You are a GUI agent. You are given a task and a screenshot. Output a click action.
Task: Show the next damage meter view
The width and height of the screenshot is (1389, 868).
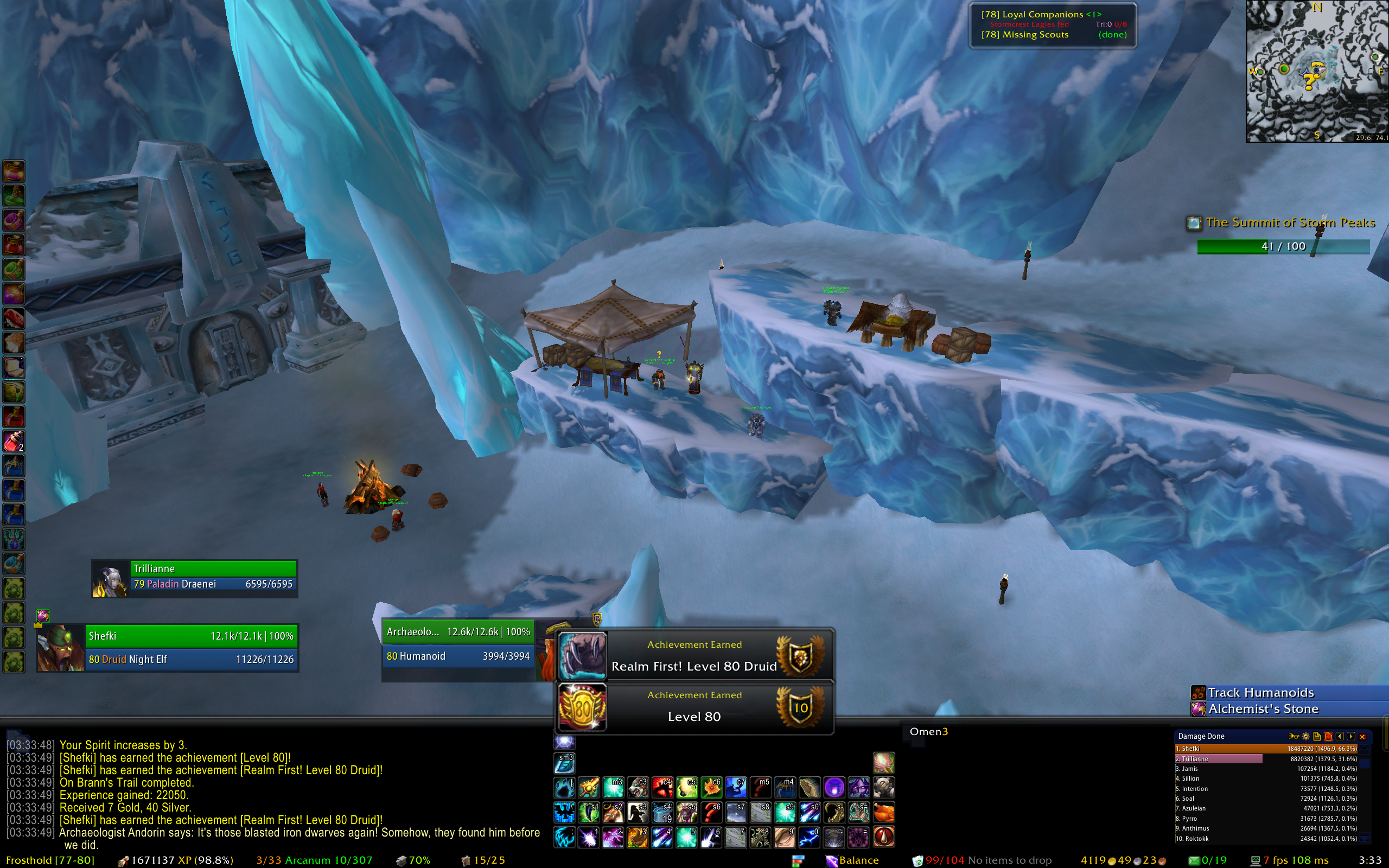tap(1351, 737)
